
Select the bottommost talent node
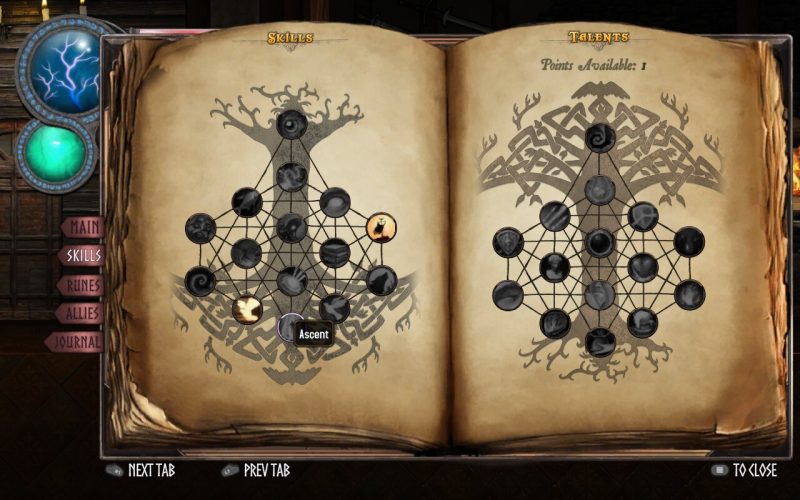coord(600,343)
